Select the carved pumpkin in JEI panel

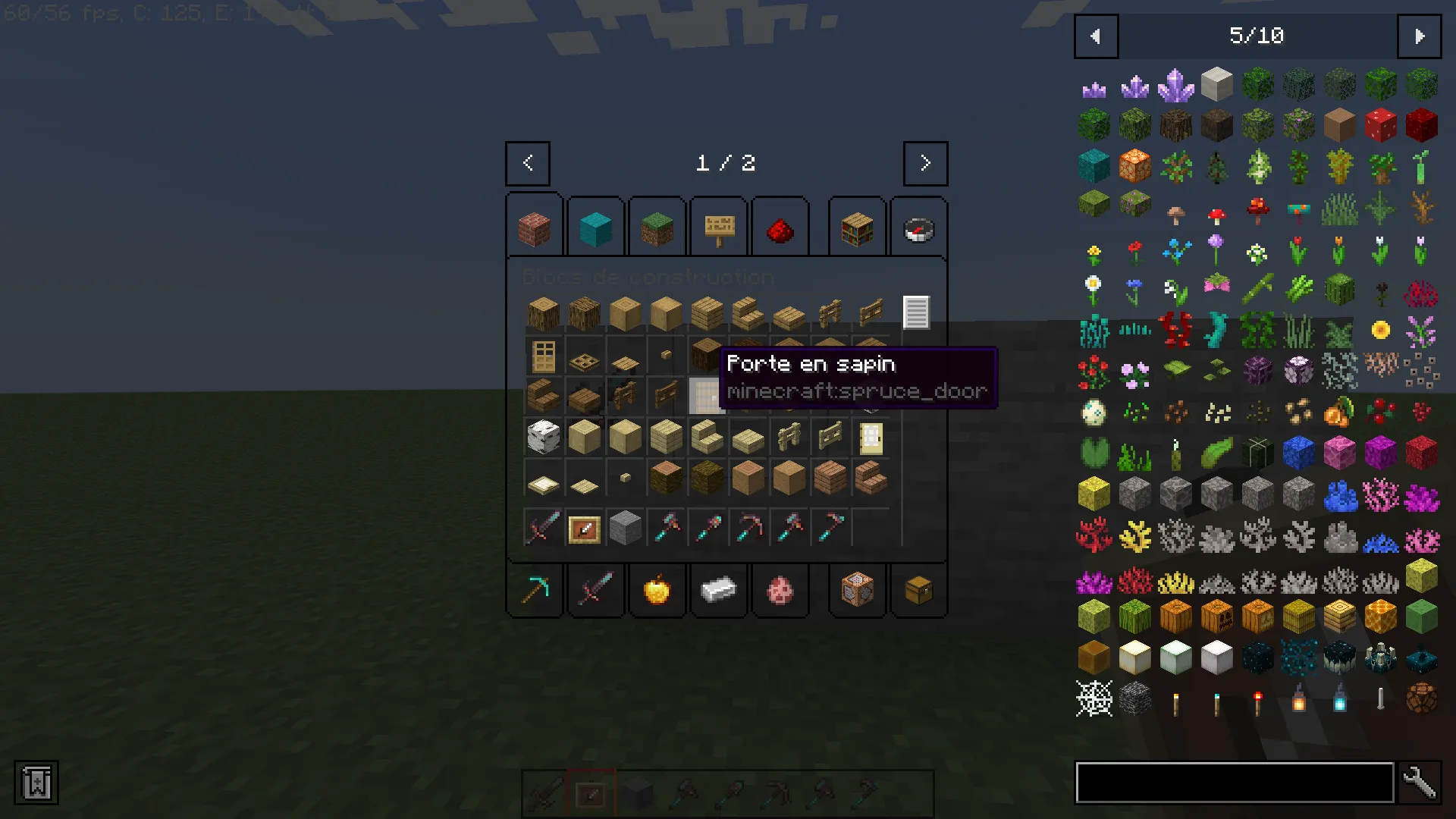1218,617
